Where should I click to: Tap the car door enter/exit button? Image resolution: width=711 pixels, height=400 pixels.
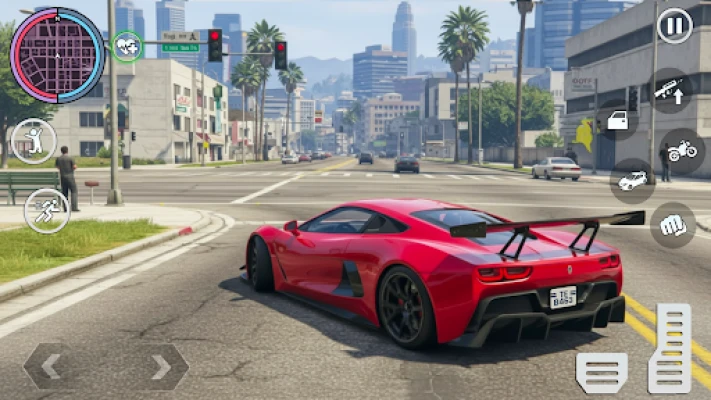tap(617, 121)
